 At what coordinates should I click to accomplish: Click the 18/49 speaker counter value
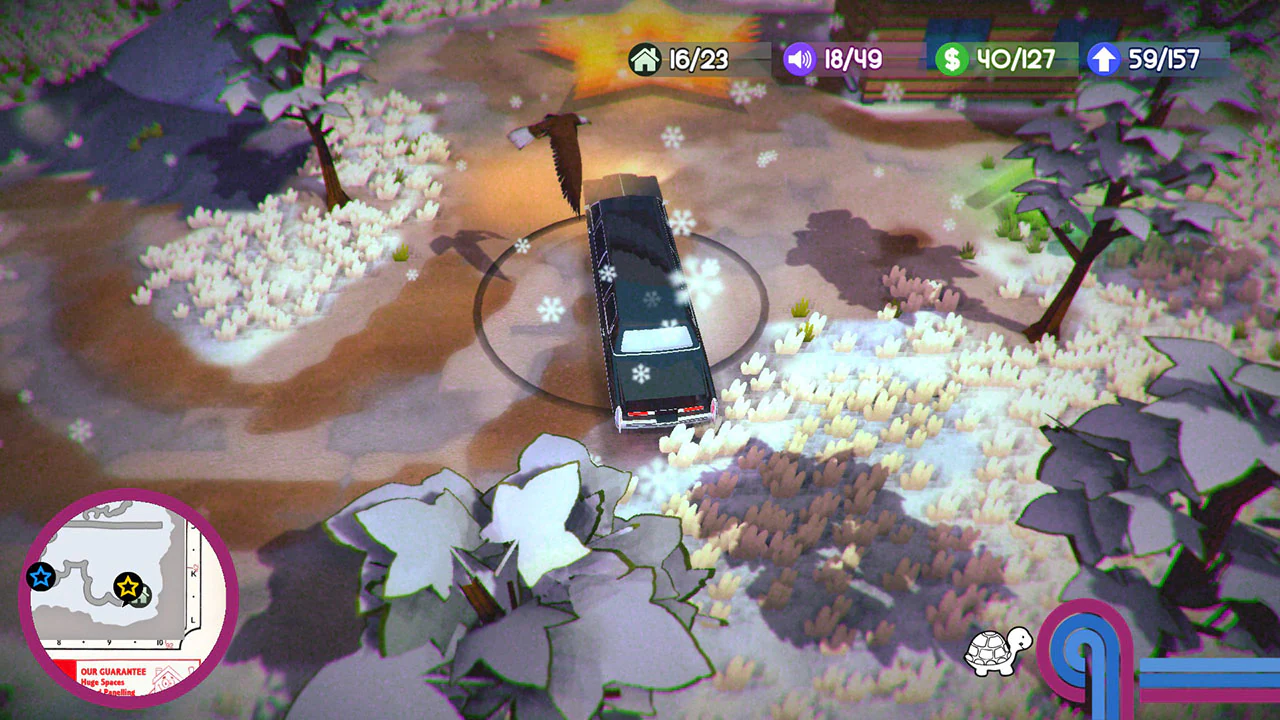(855, 58)
